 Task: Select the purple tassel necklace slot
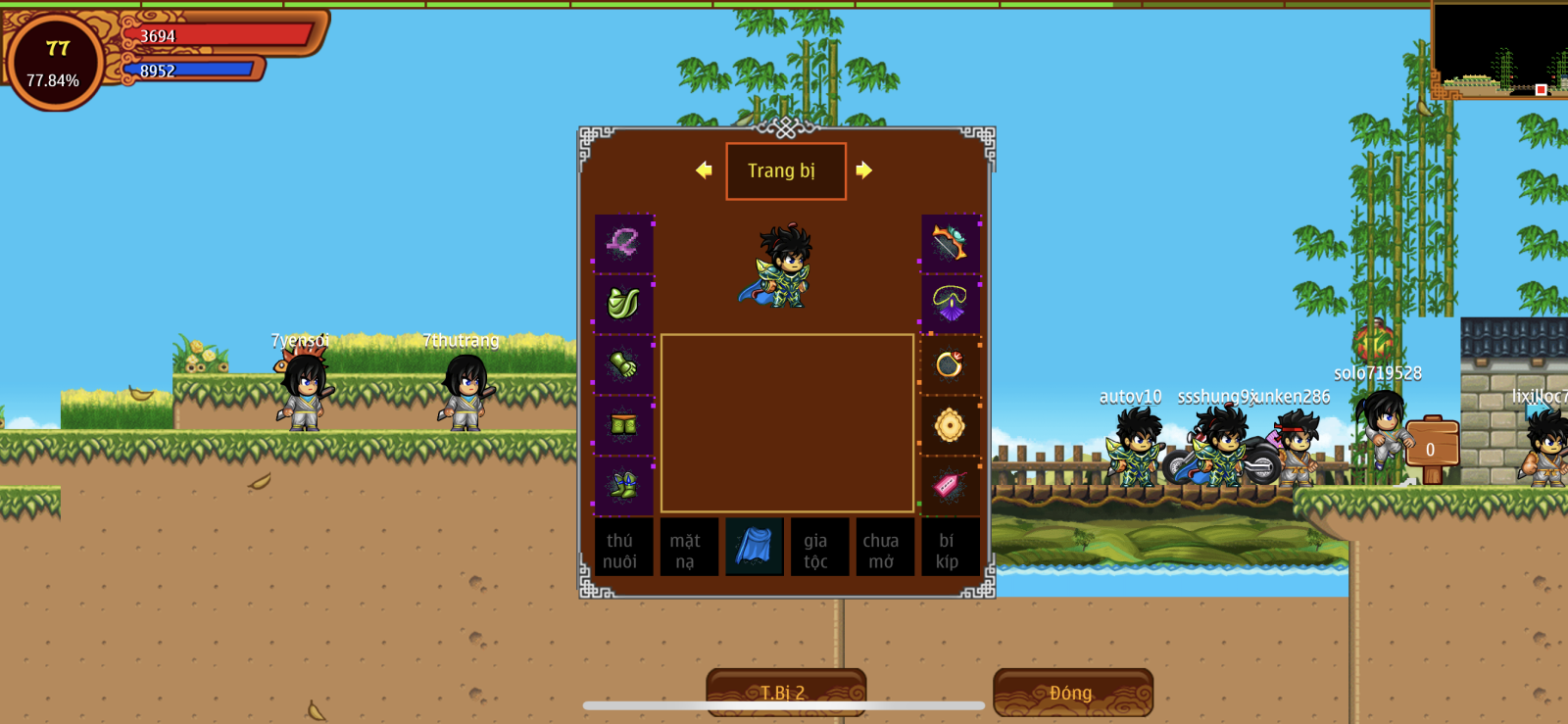point(950,304)
